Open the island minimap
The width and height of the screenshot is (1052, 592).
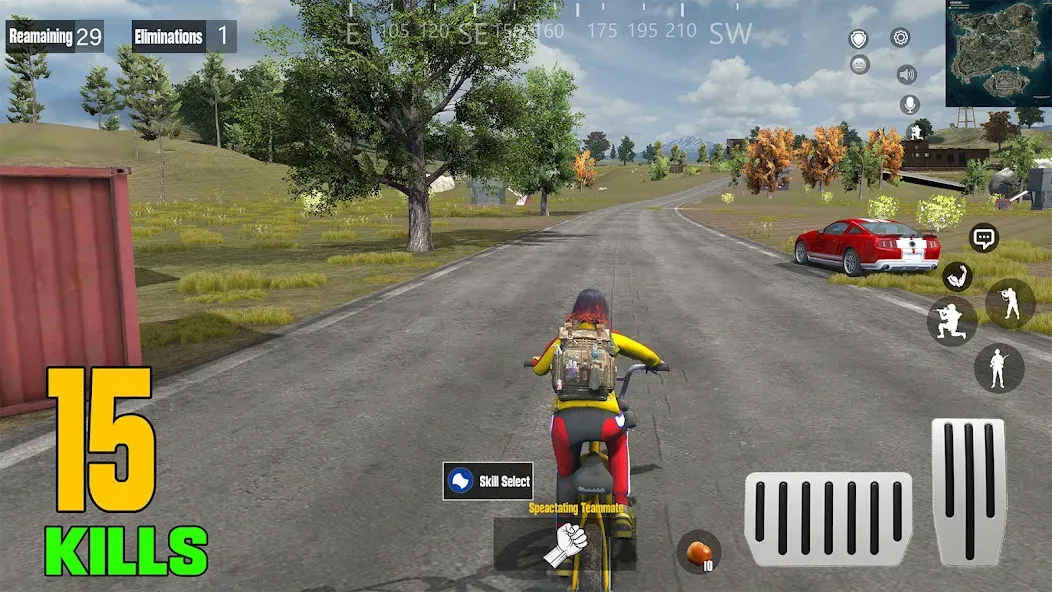(x=997, y=53)
